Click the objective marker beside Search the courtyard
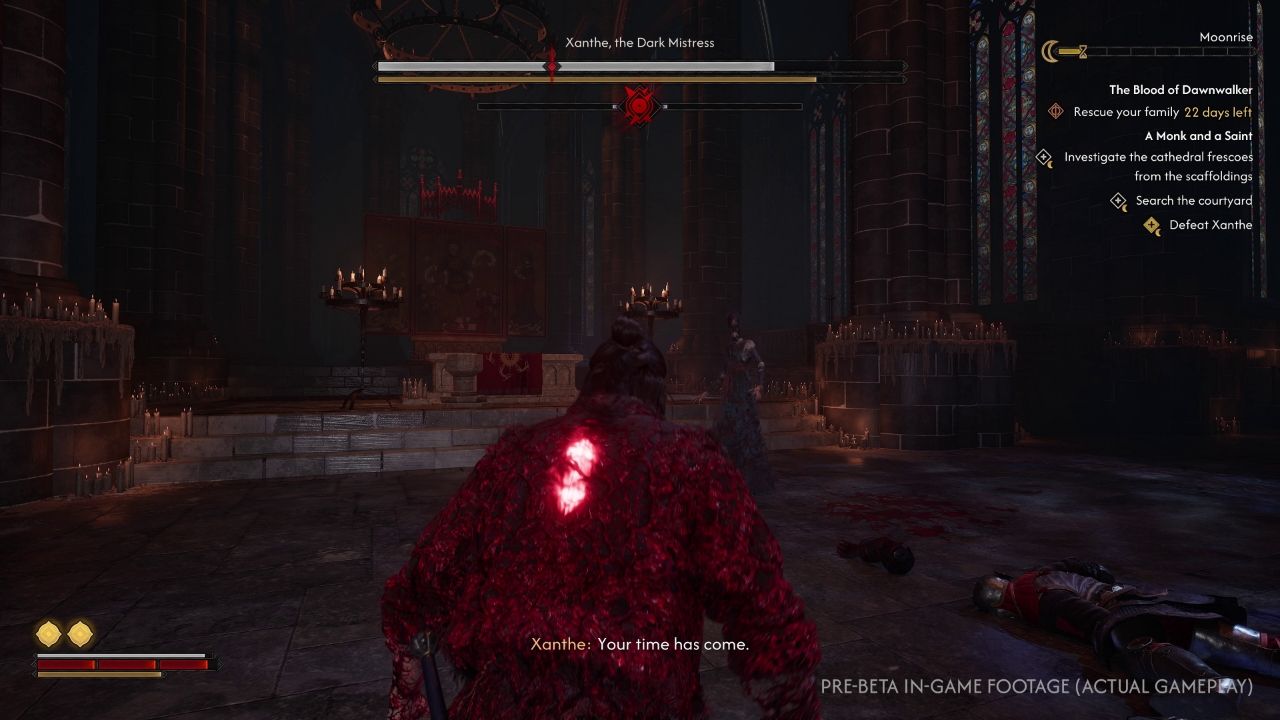Screen dimensions: 1280x720 coord(1118,200)
